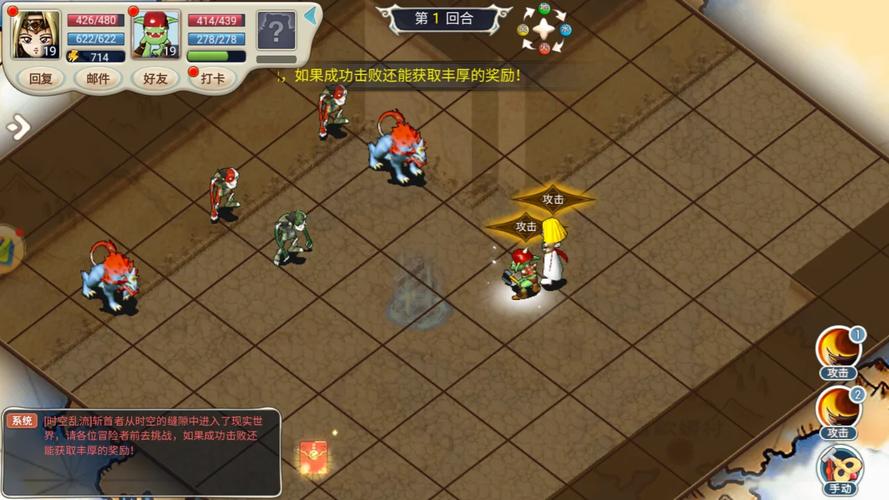This screenshot has width=889, height=500.
Task: Expand the side panel with the white arrow
Action: pyautogui.click(x=18, y=127)
